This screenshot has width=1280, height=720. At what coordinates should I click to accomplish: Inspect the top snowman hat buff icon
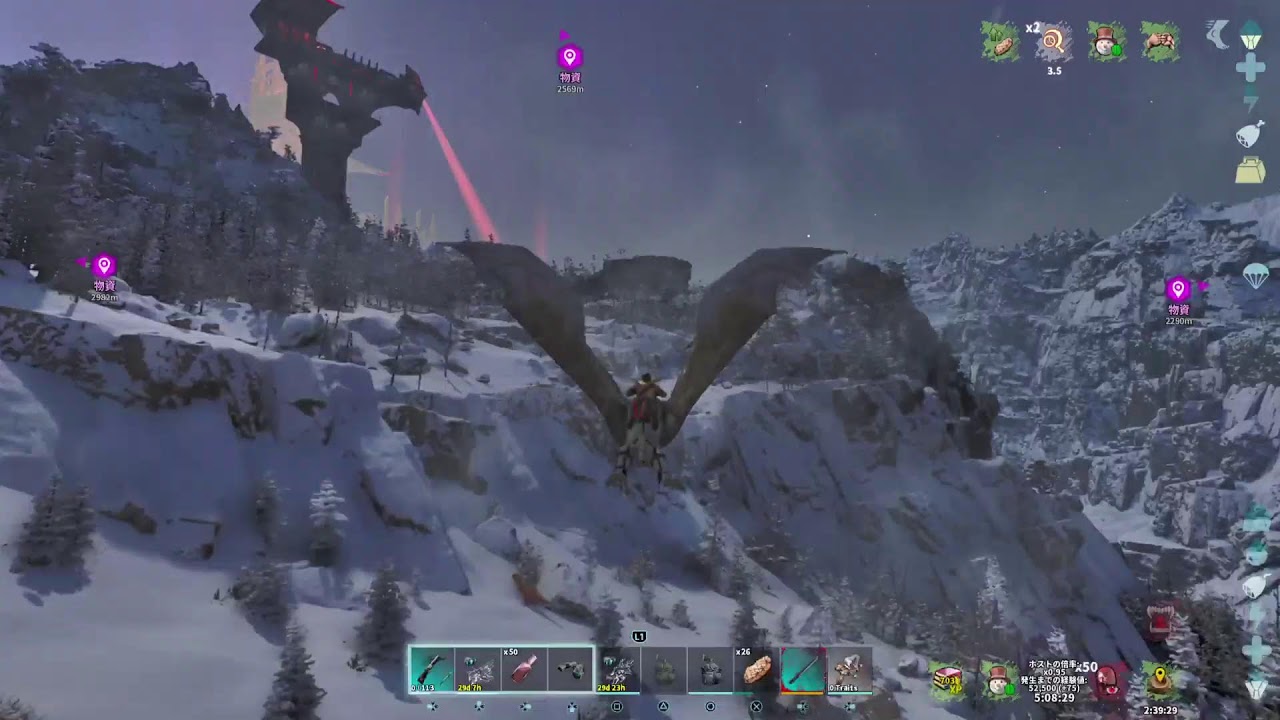coord(1106,42)
